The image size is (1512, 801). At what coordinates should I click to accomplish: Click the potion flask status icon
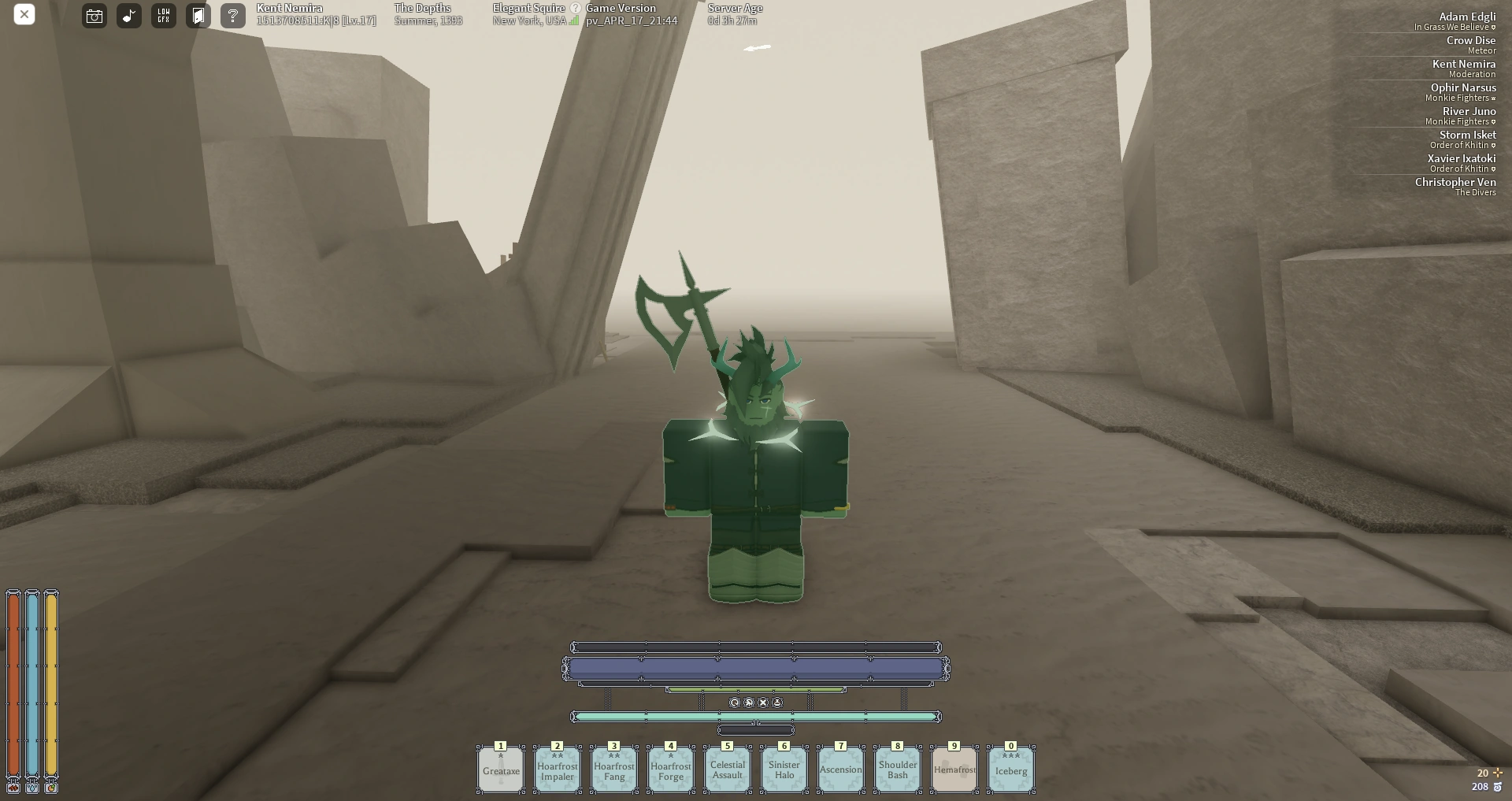coord(776,703)
